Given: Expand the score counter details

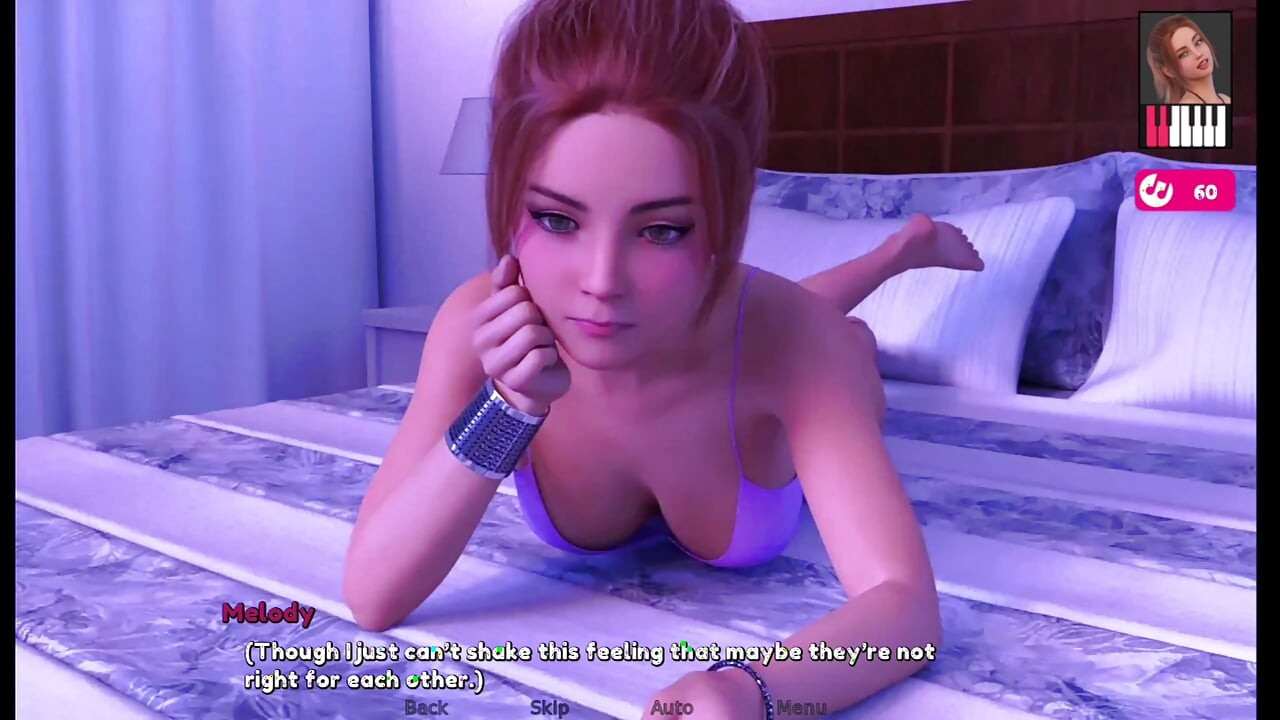Looking at the screenshot, I should [x=1204, y=192].
